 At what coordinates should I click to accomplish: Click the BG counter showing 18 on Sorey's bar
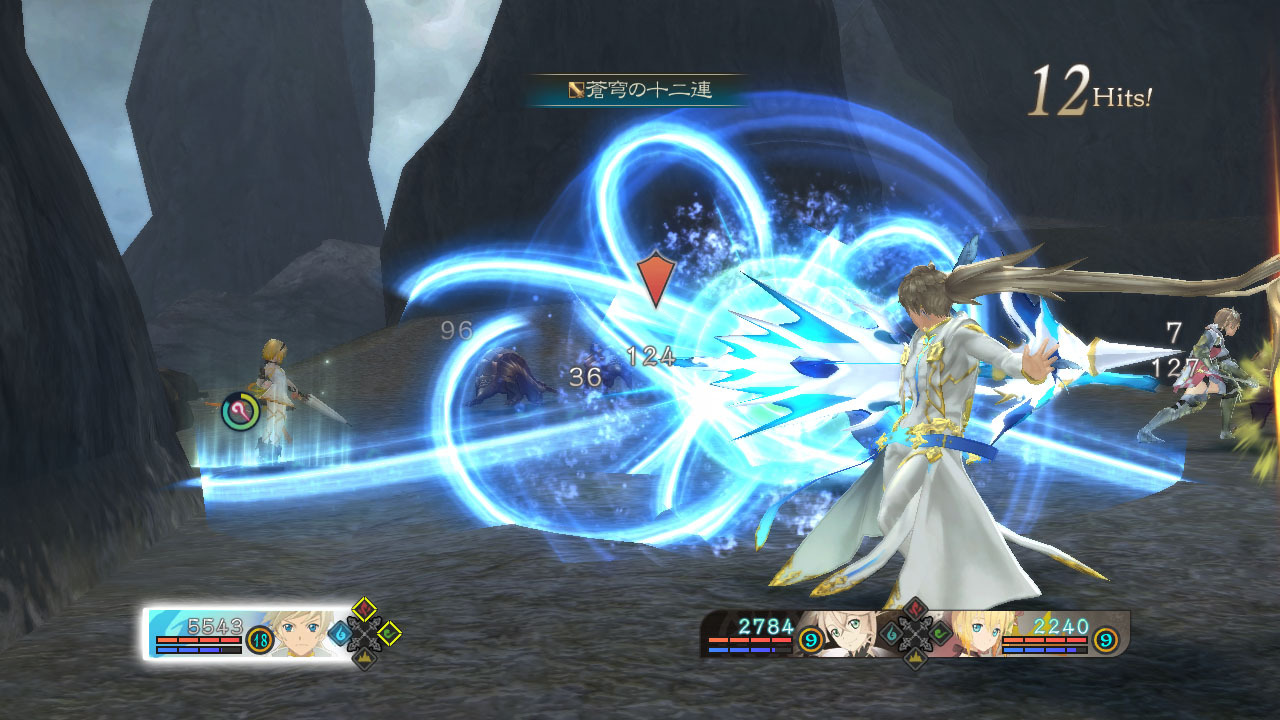[258, 641]
